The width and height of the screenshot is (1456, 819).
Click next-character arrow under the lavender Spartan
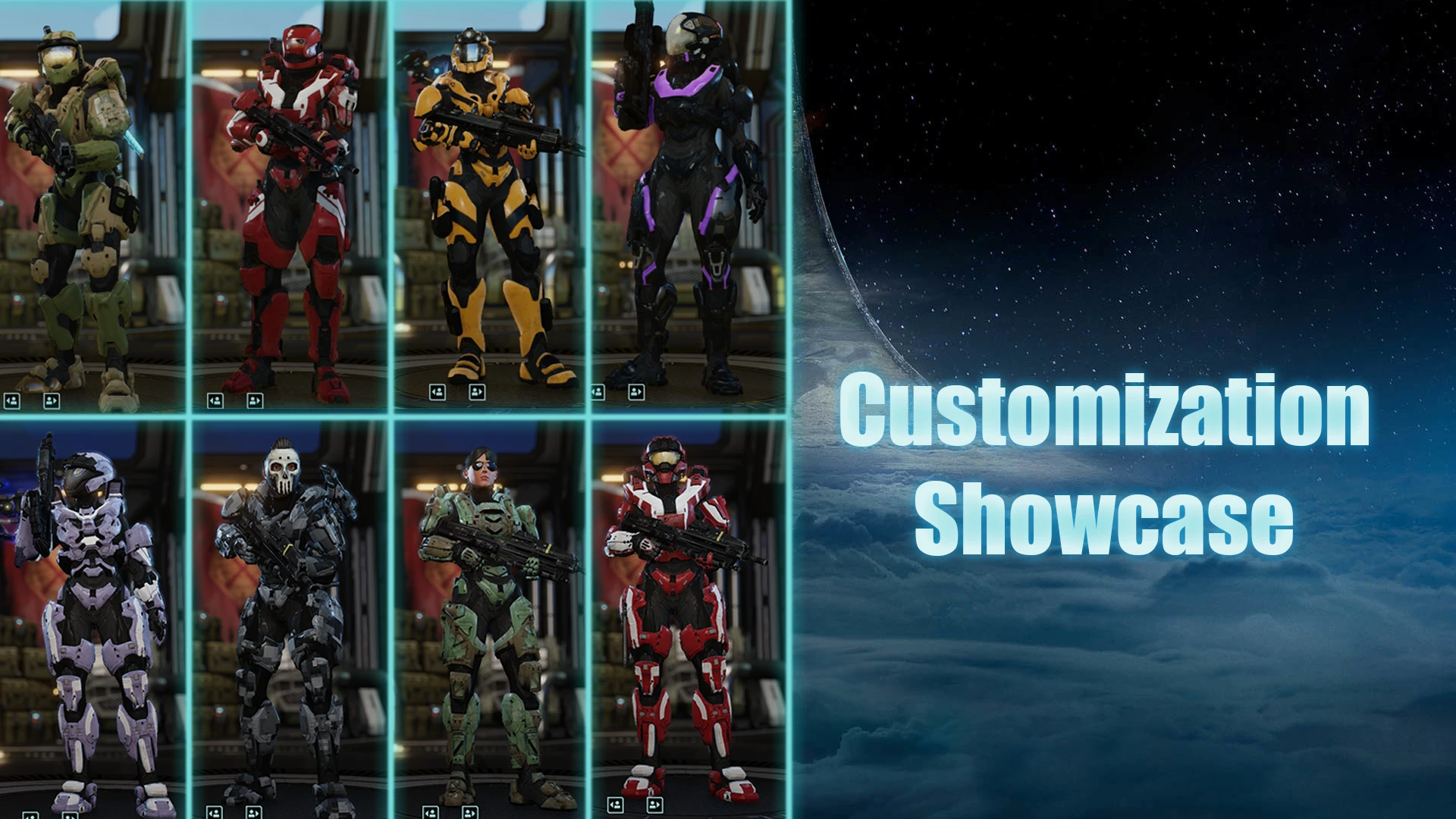coord(68,814)
